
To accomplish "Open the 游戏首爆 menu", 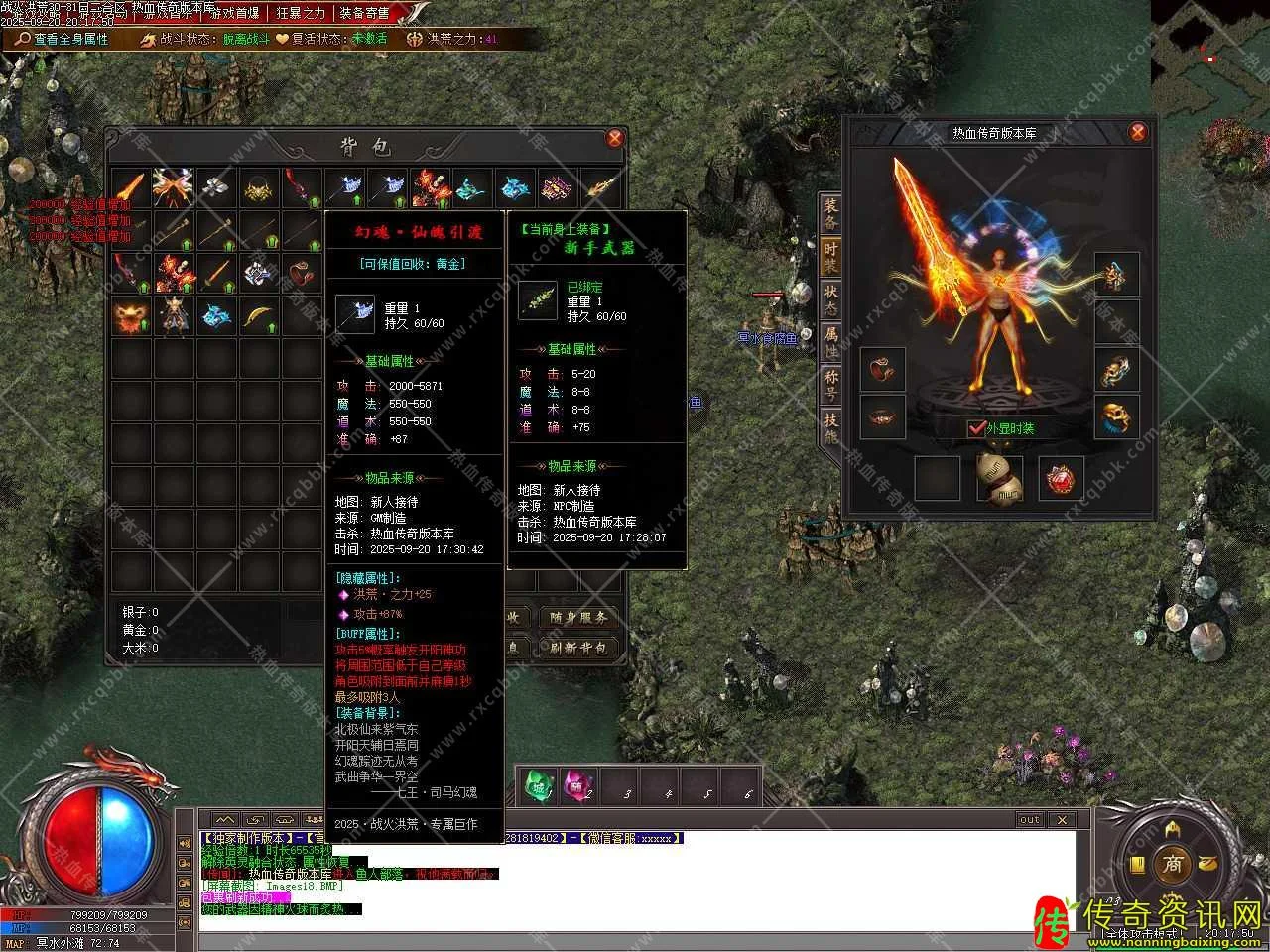I will [x=234, y=13].
